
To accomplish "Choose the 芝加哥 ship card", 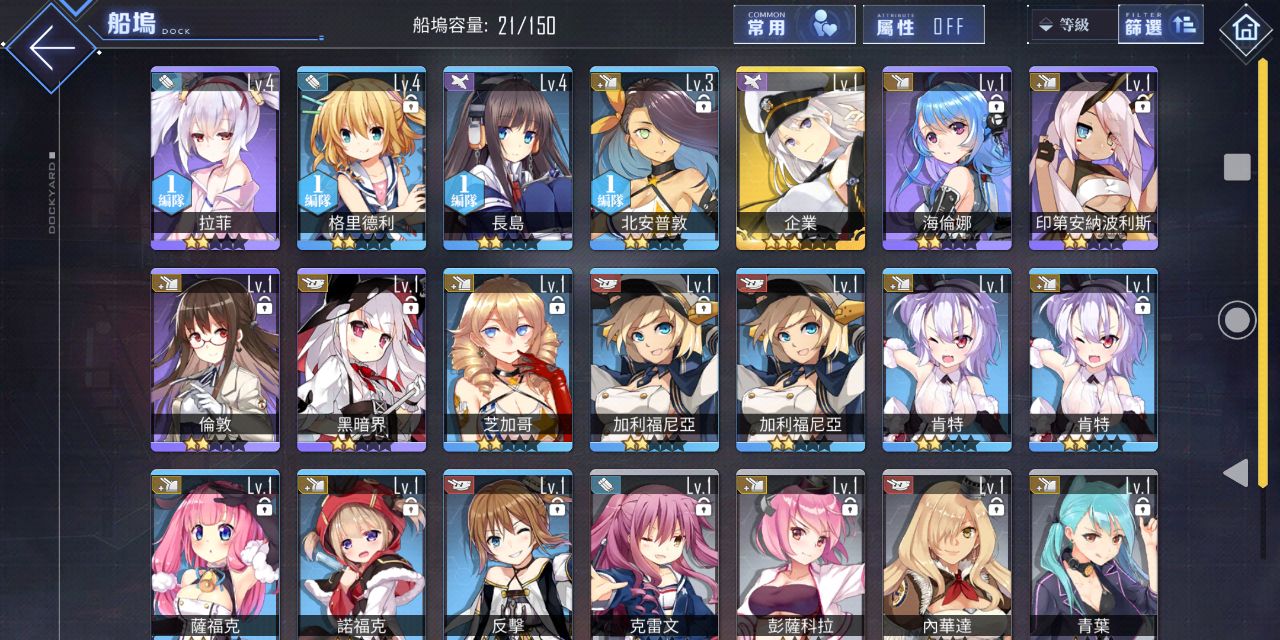I will point(508,359).
